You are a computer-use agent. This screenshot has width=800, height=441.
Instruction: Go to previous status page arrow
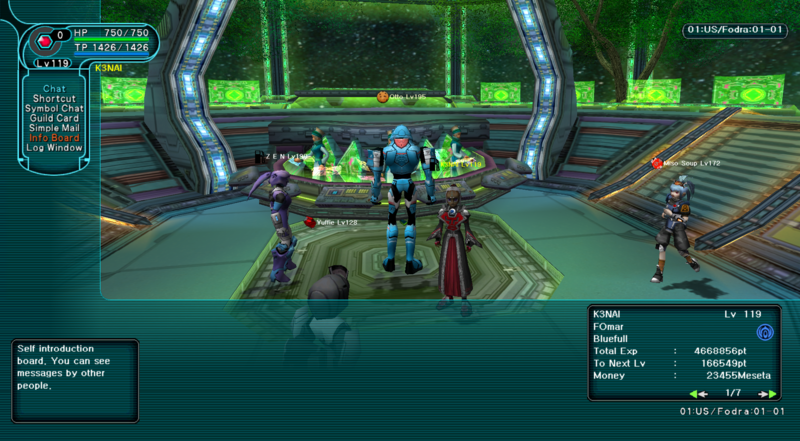[x=694, y=393]
